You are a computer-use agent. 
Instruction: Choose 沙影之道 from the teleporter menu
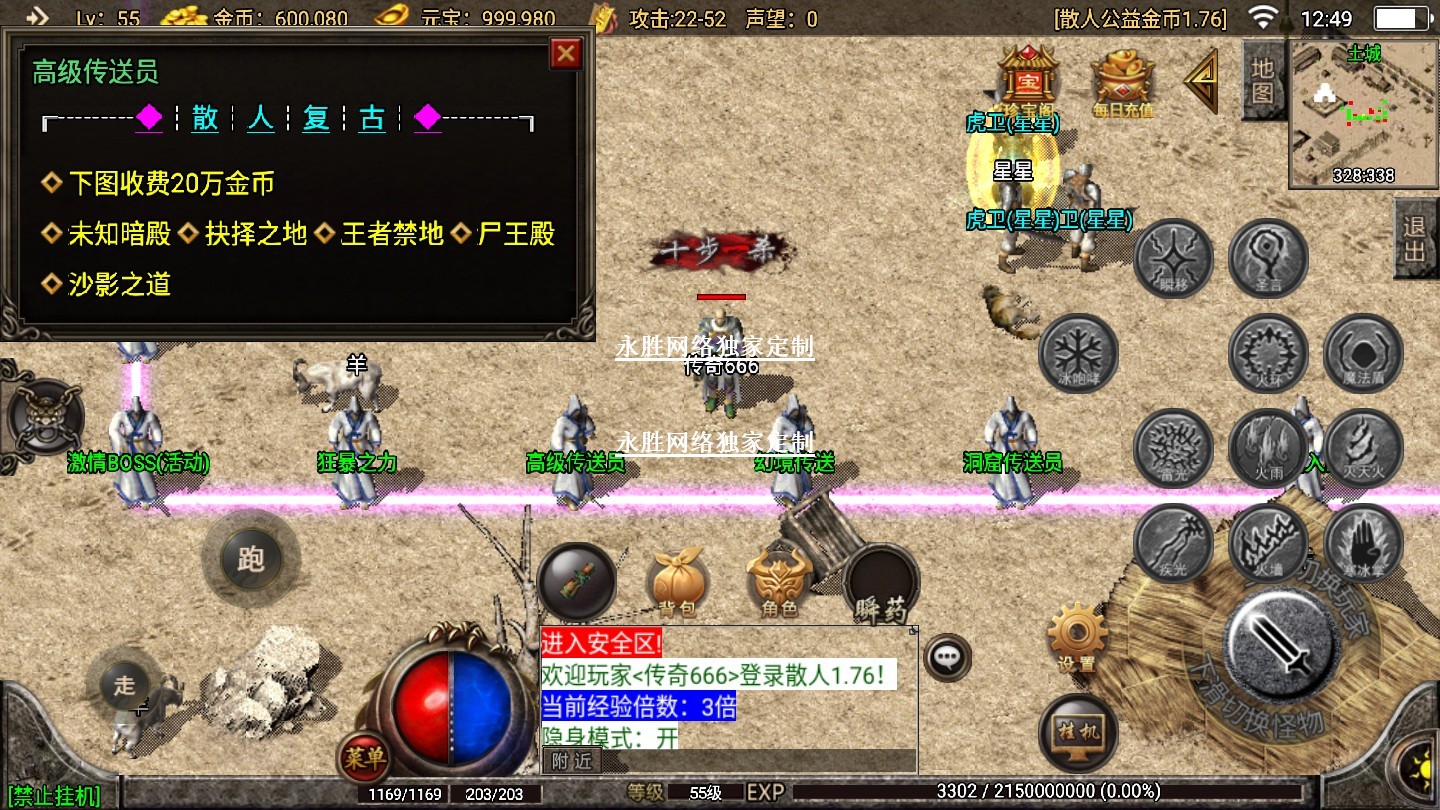click(x=119, y=285)
